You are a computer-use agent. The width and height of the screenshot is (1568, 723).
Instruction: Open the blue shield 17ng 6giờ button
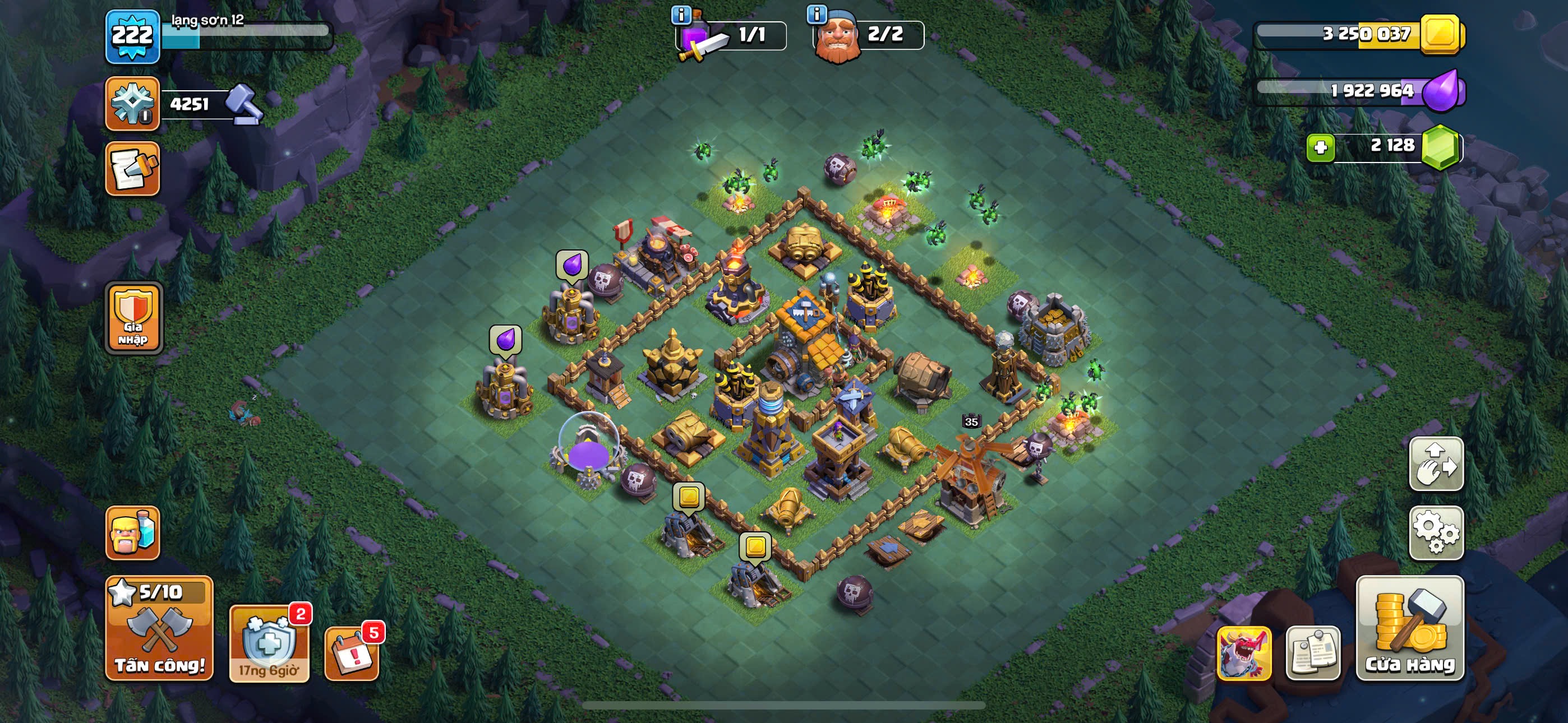[x=269, y=644]
